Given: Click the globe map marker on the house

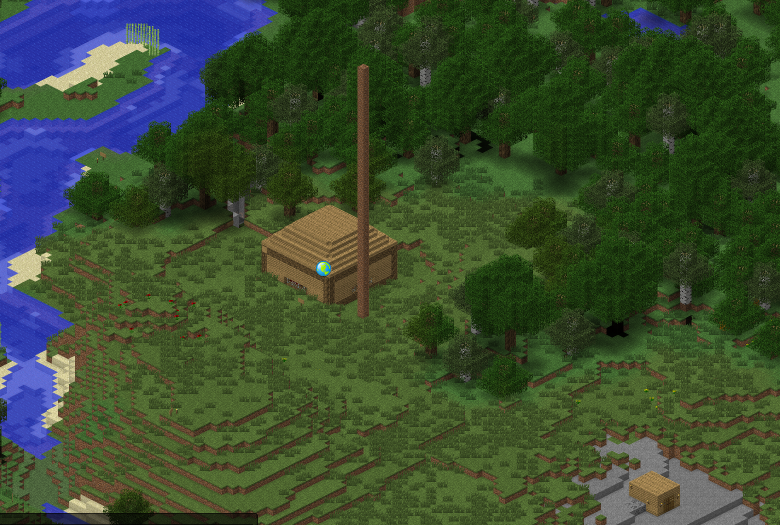Looking at the screenshot, I should 323,268.
